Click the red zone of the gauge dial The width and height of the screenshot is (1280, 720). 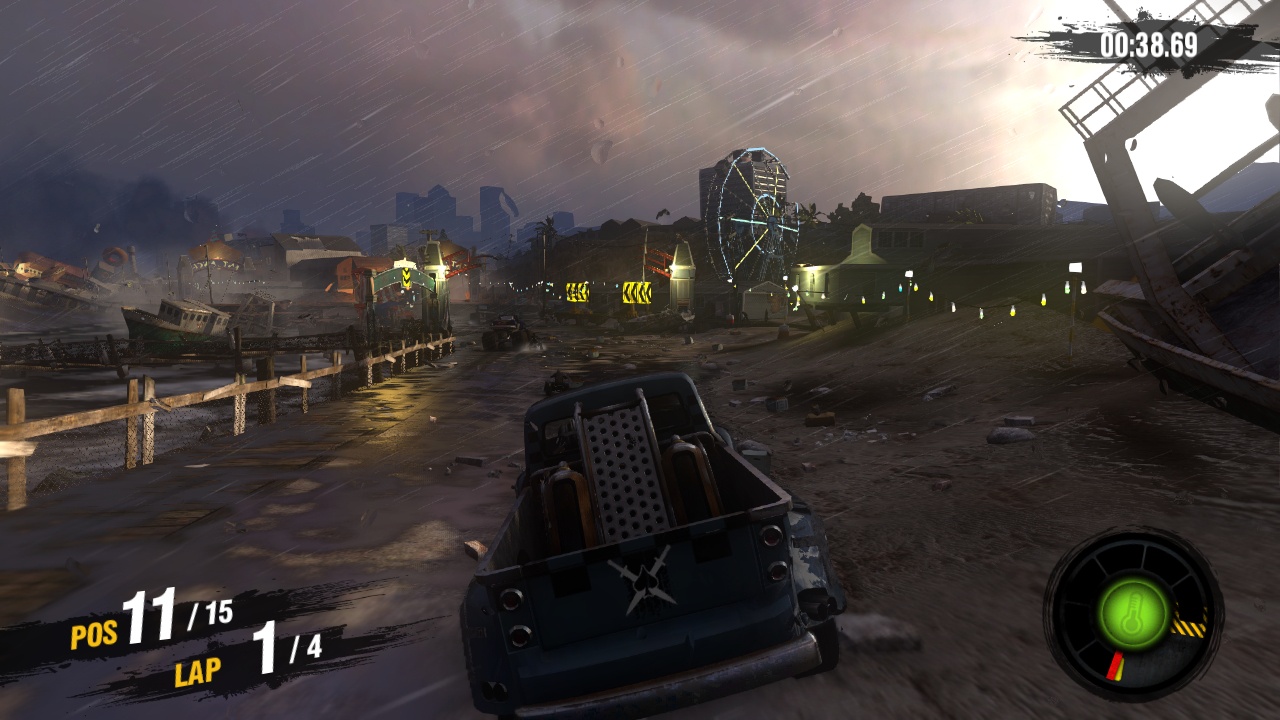pyautogui.click(x=1114, y=662)
